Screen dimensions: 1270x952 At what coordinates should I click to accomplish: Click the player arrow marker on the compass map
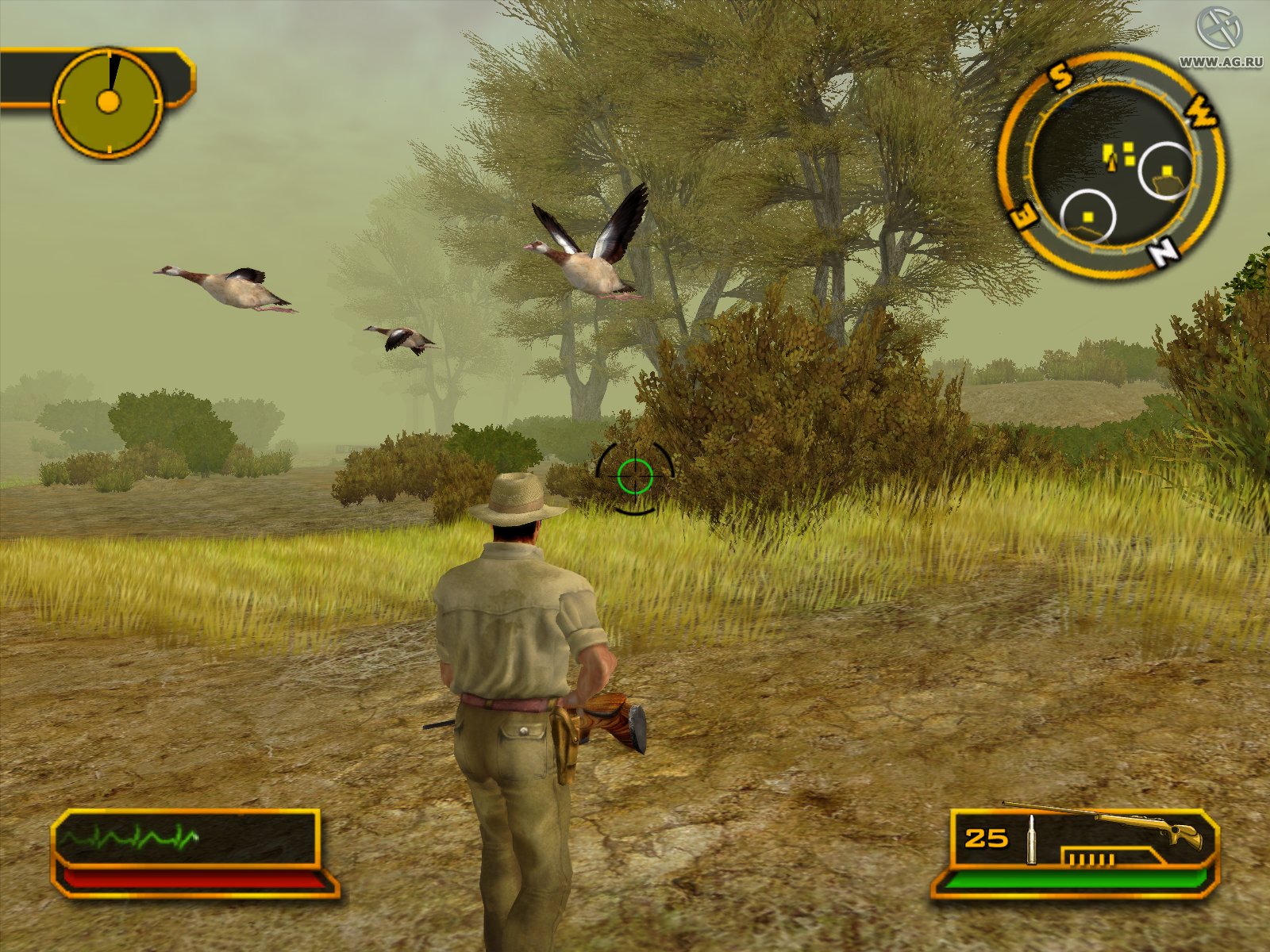click(1111, 163)
